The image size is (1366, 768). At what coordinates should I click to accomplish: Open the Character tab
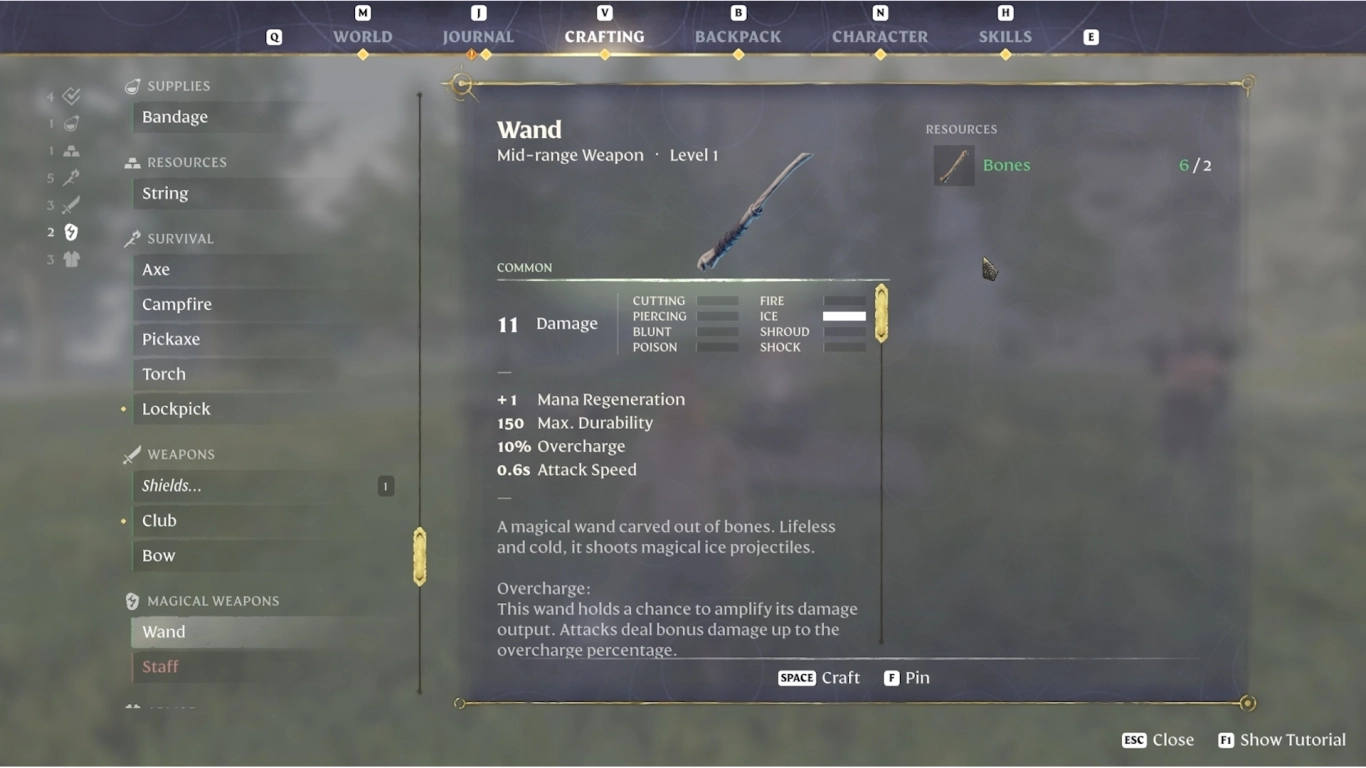[x=880, y=37]
